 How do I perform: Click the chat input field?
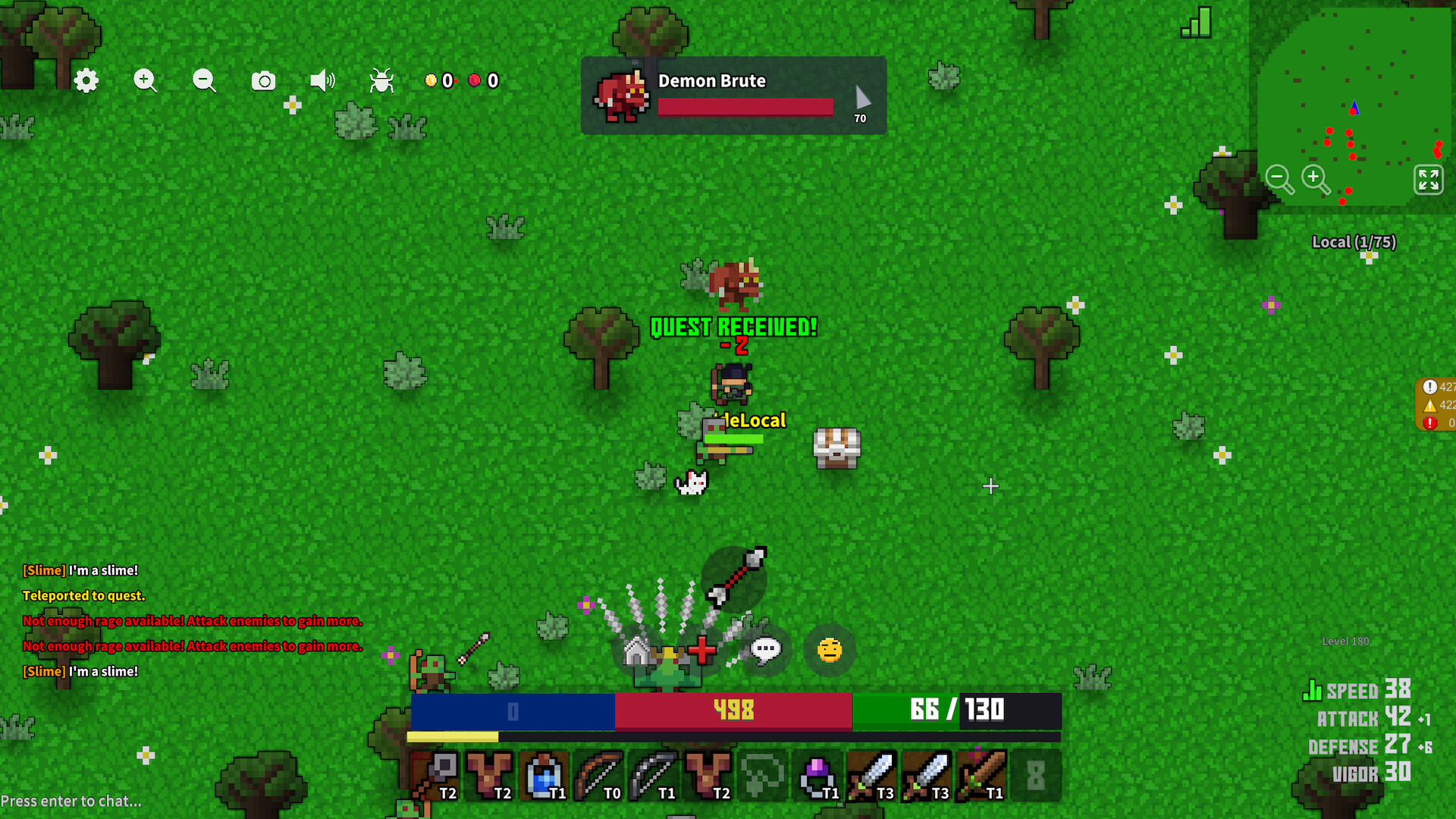coord(74,800)
